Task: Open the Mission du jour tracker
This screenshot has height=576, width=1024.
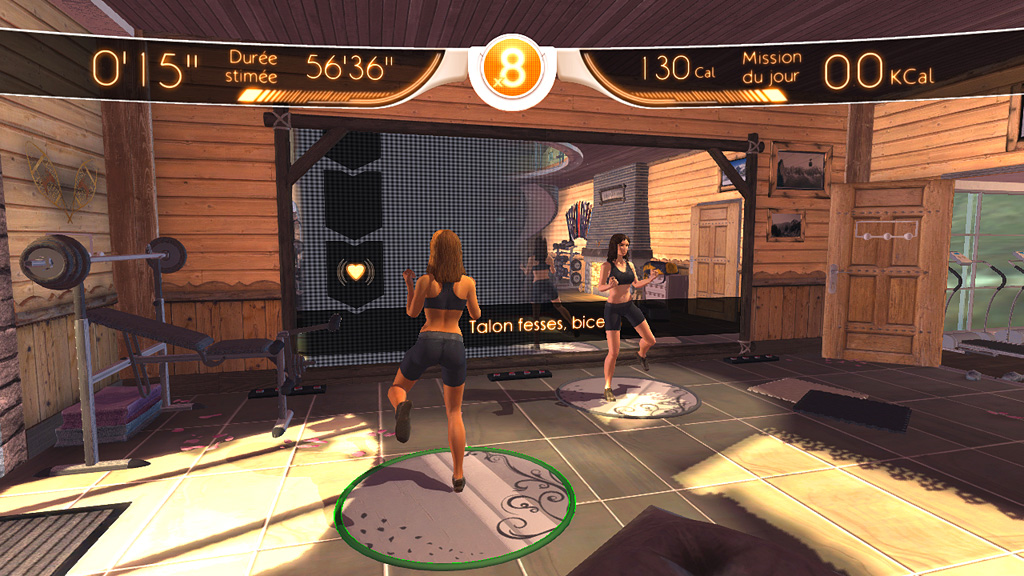Action: pyautogui.click(x=771, y=68)
